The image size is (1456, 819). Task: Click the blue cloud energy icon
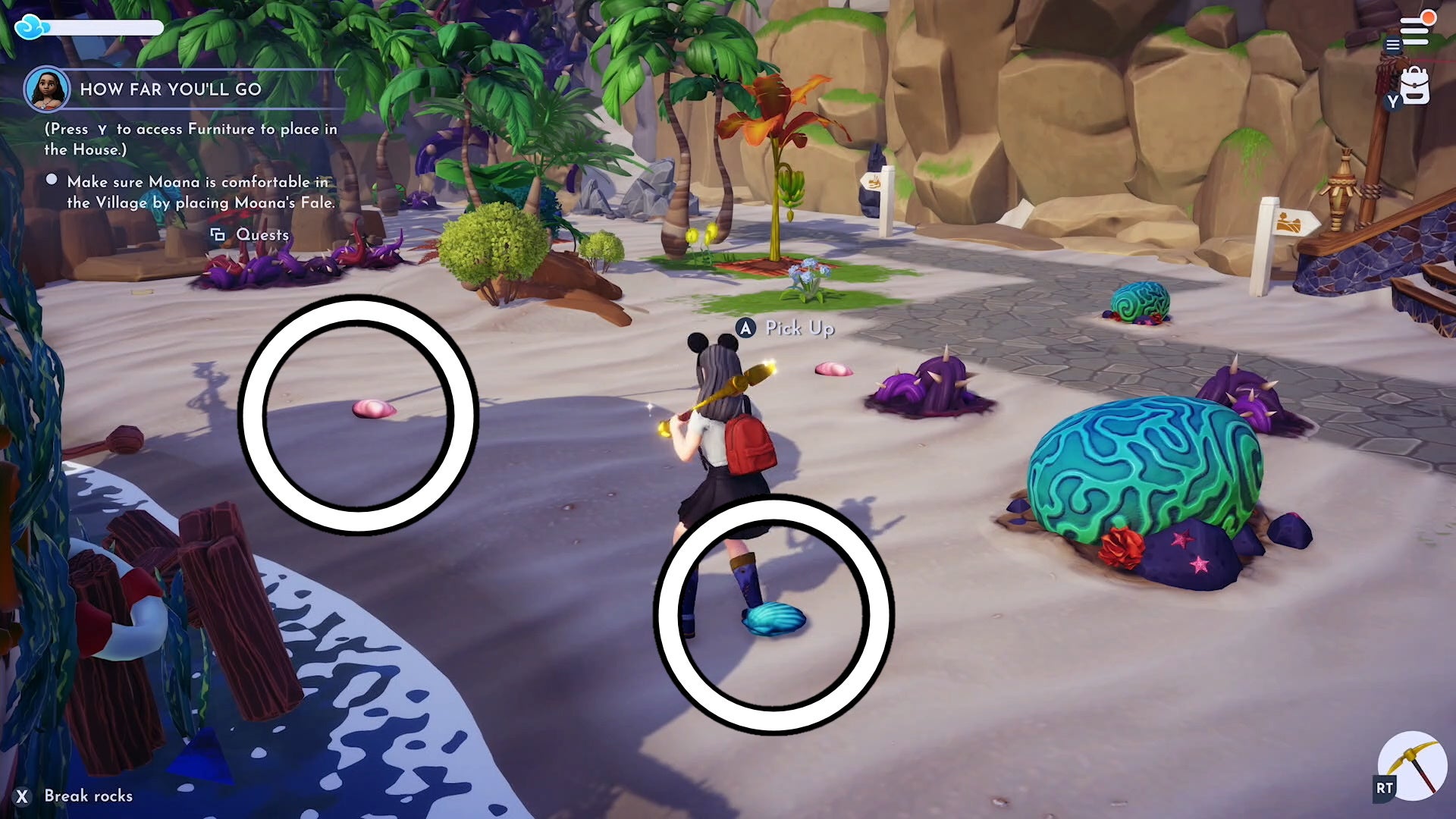tap(29, 25)
